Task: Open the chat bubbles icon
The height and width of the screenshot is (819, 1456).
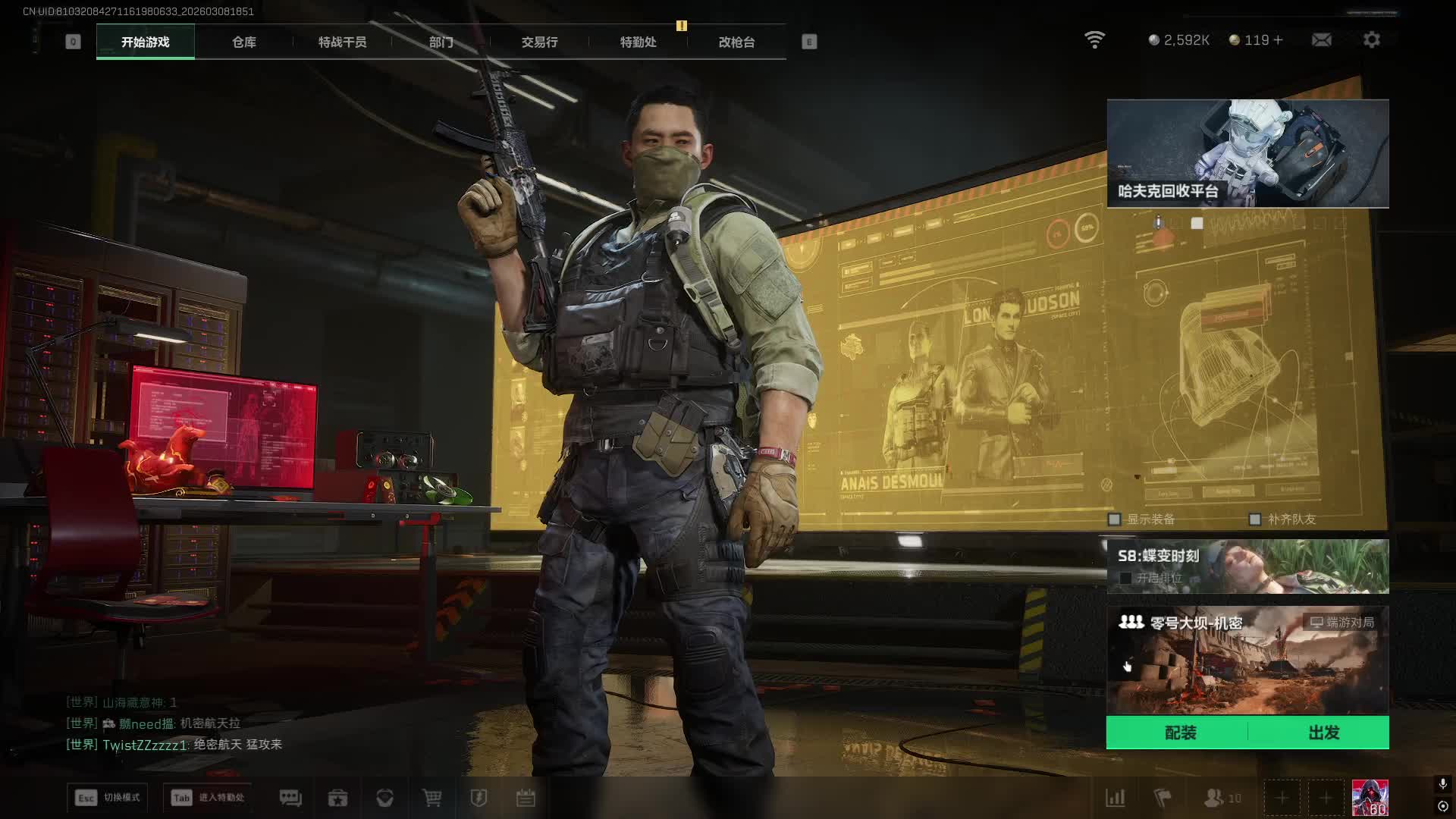Action: click(x=290, y=798)
